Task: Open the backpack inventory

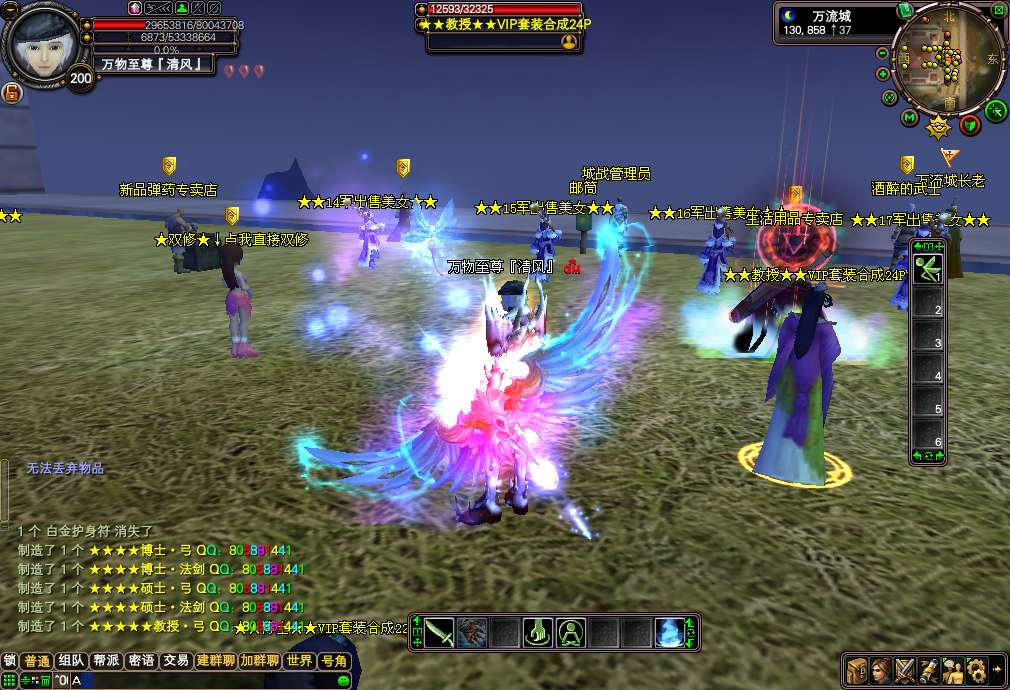Action: (x=857, y=669)
